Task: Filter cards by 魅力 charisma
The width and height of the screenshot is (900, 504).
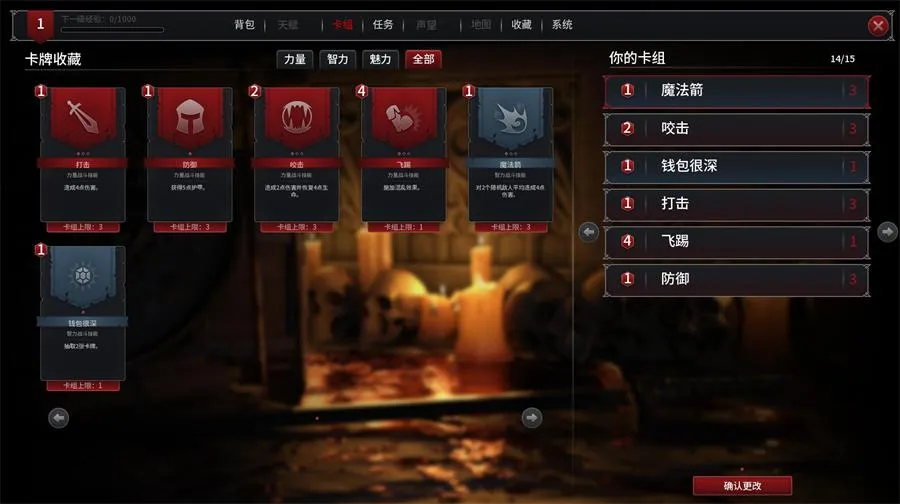Action: pyautogui.click(x=380, y=60)
